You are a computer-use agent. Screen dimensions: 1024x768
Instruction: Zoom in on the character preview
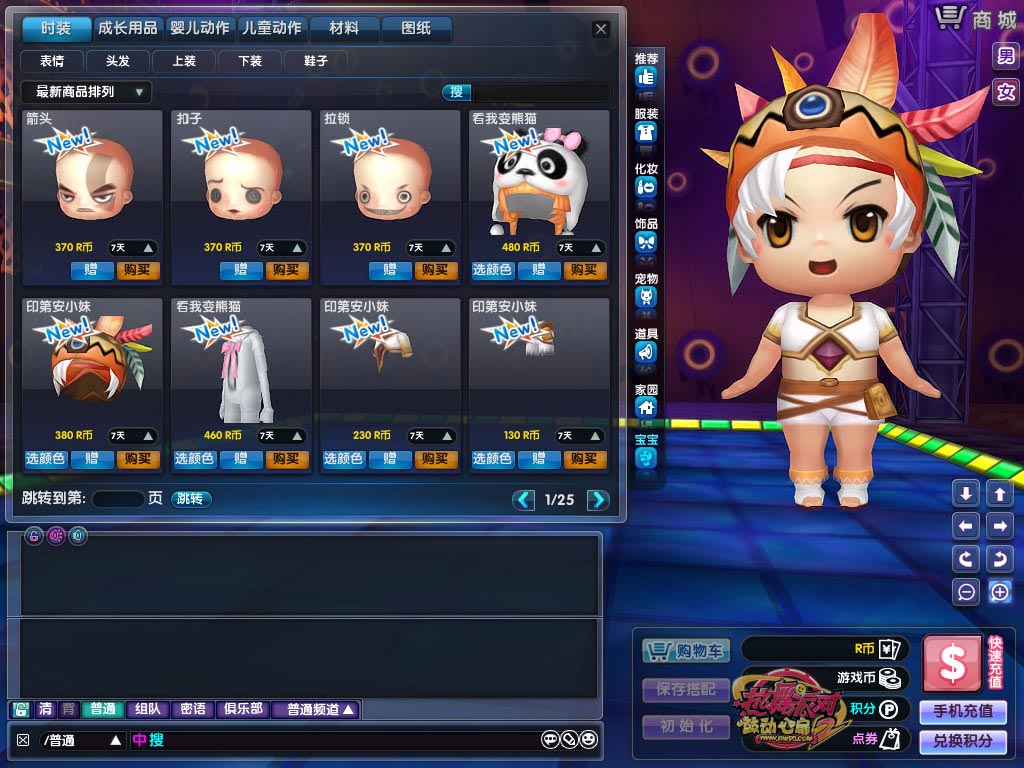999,592
